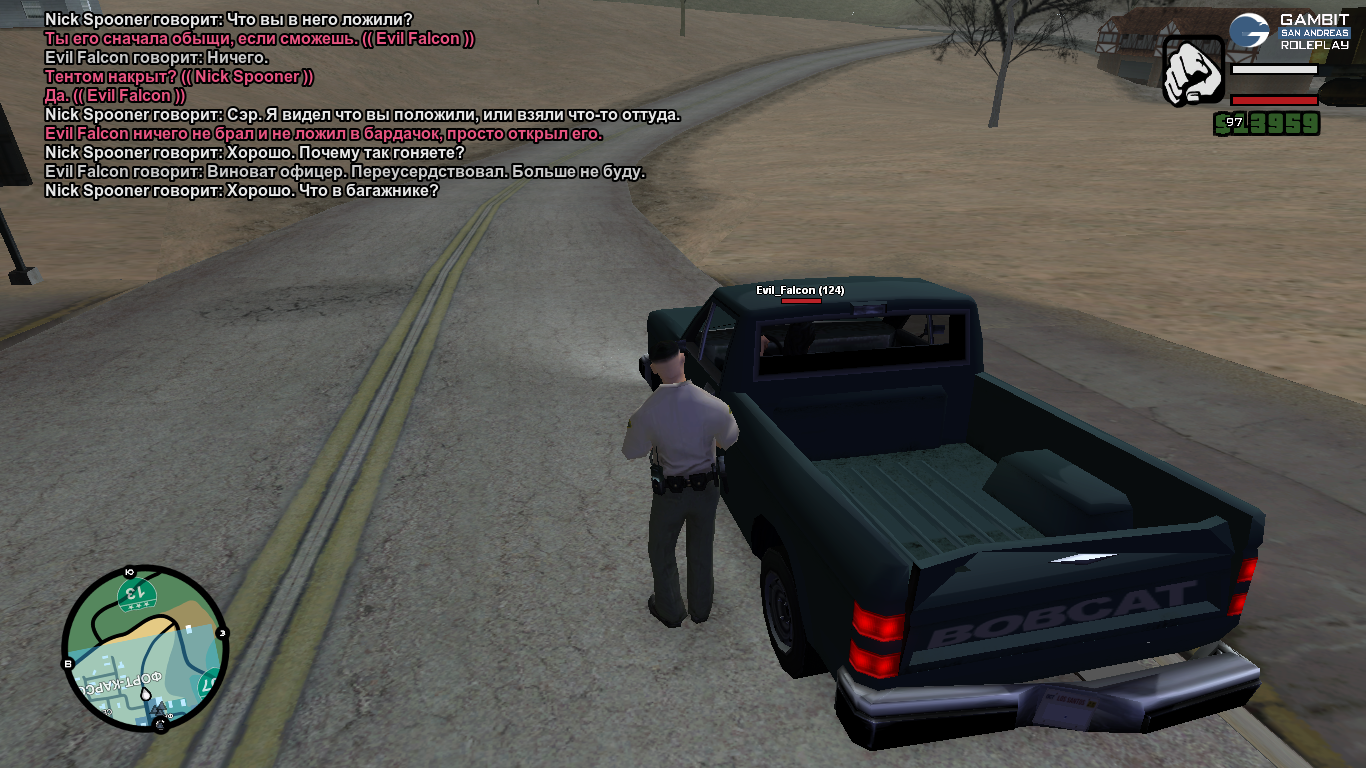Click the Evil_Falcon (124) name tag

(800, 290)
